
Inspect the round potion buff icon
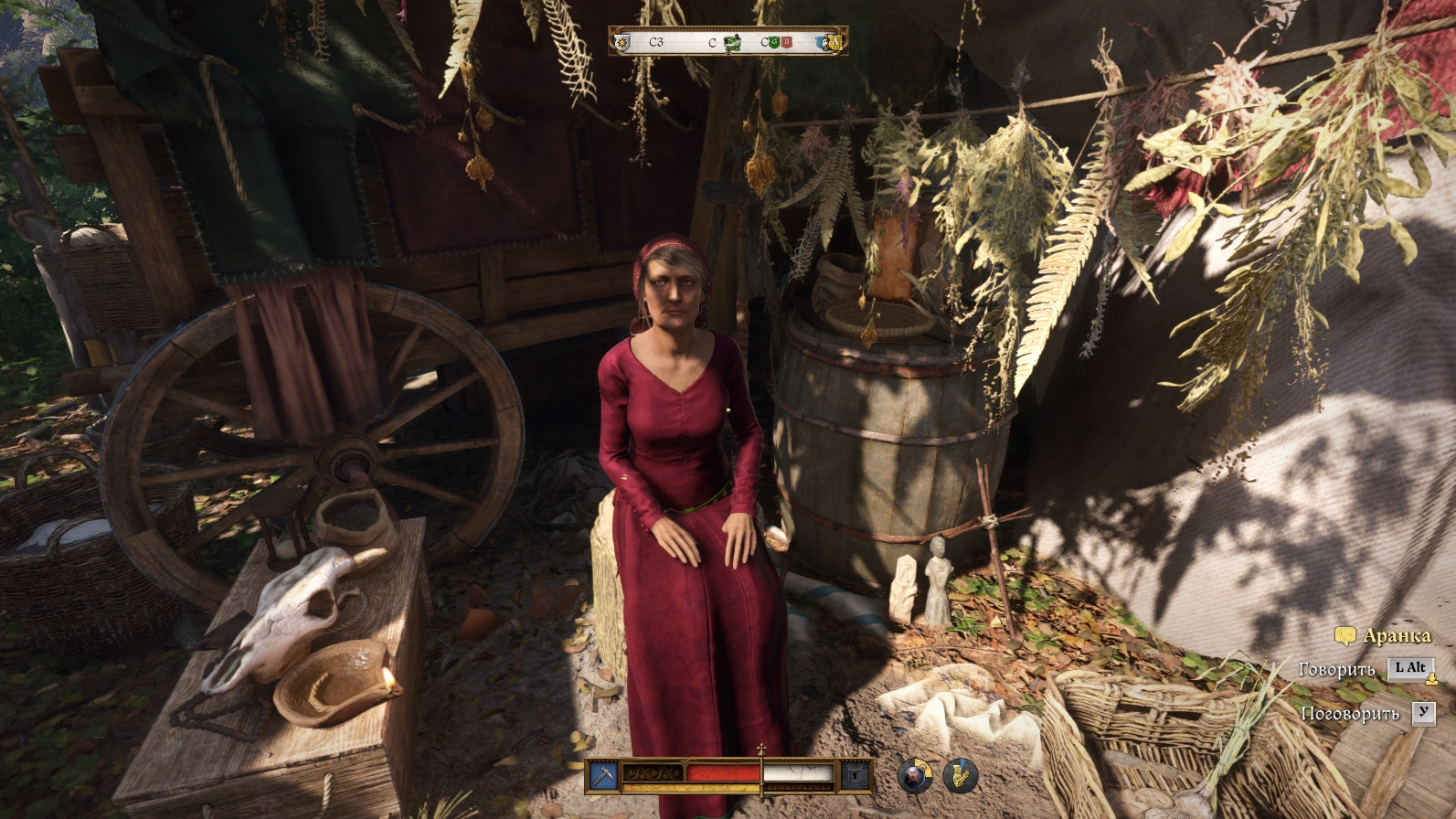tap(914, 776)
